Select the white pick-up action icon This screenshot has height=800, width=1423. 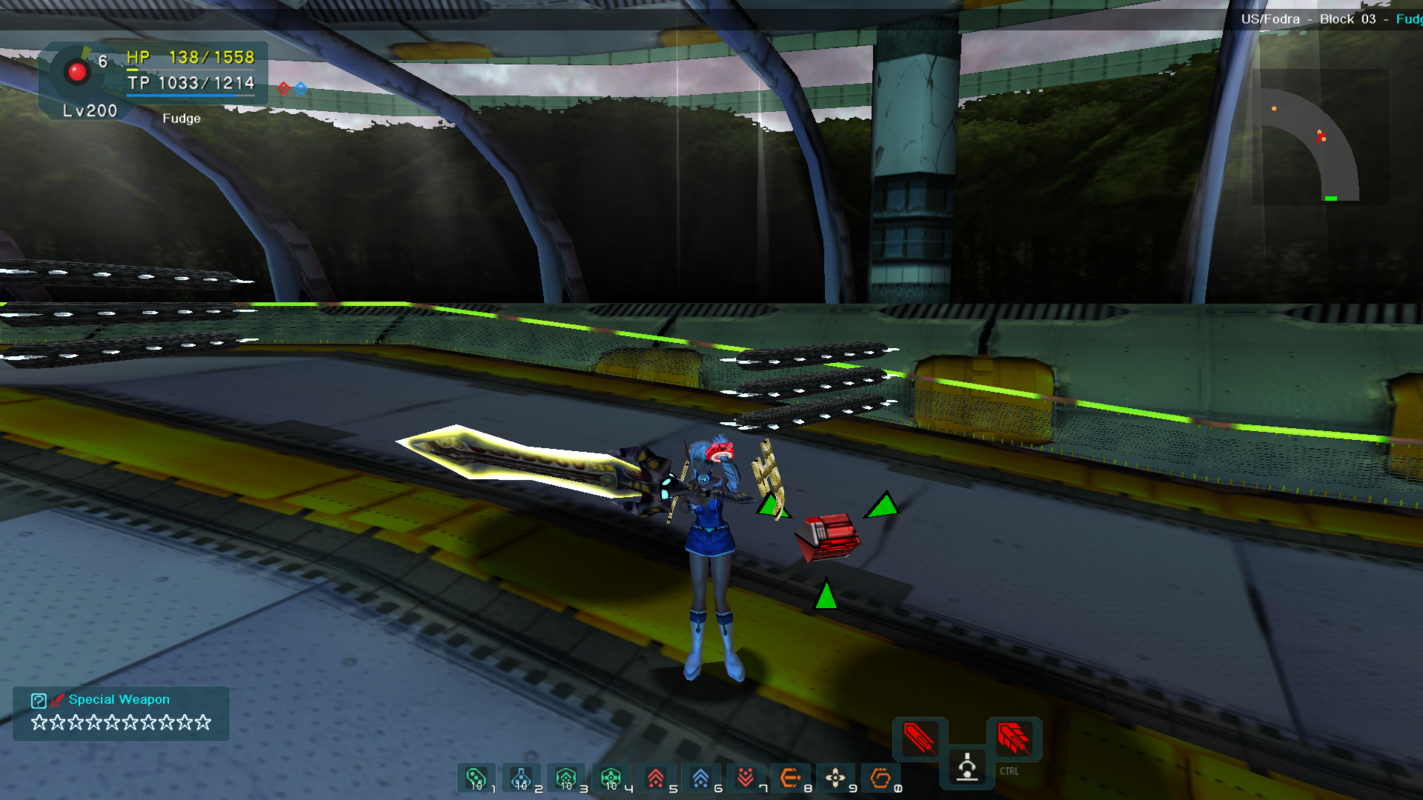tap(966, 767)
